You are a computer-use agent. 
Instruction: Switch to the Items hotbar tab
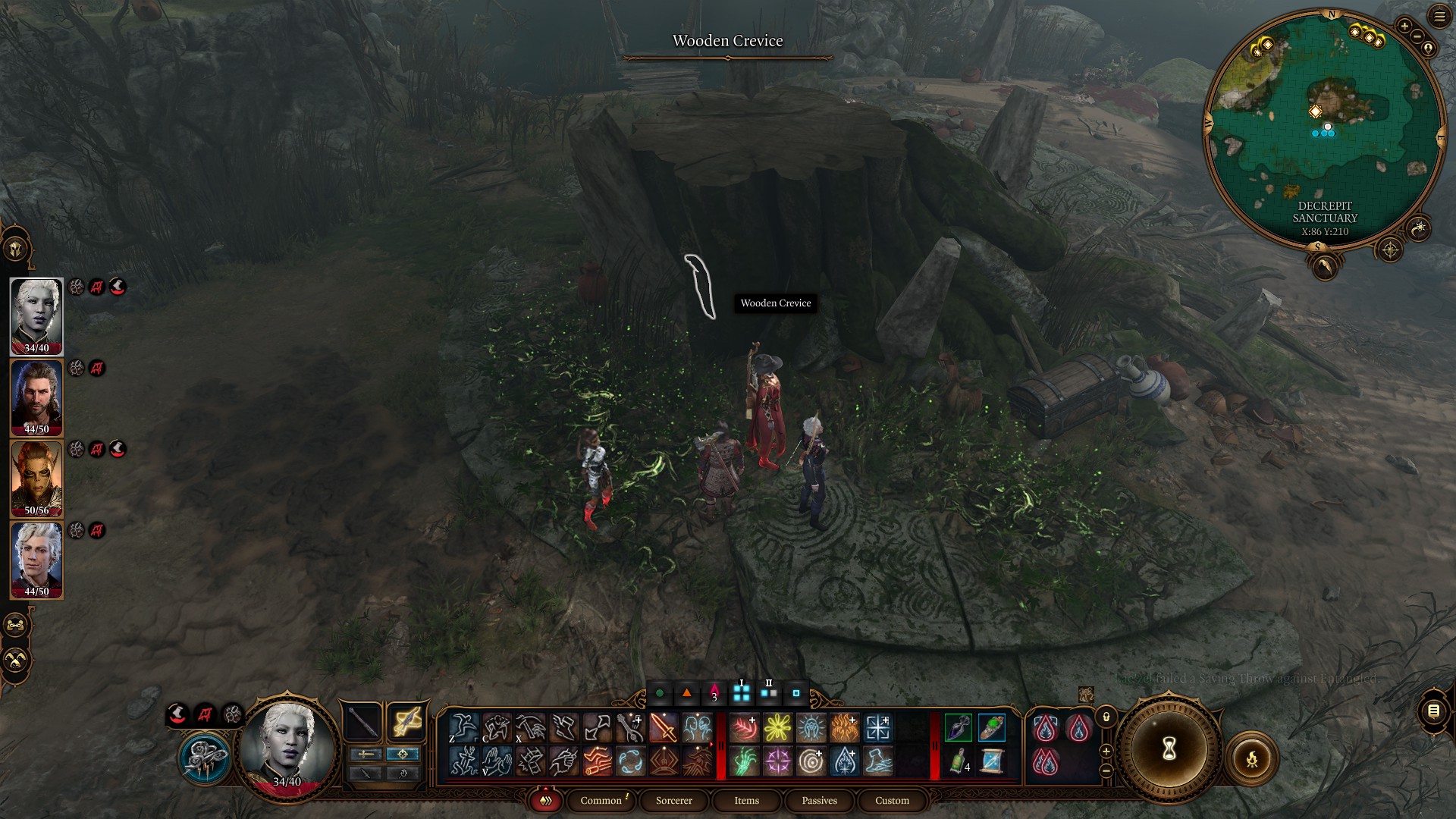click(x=745, y=801)
